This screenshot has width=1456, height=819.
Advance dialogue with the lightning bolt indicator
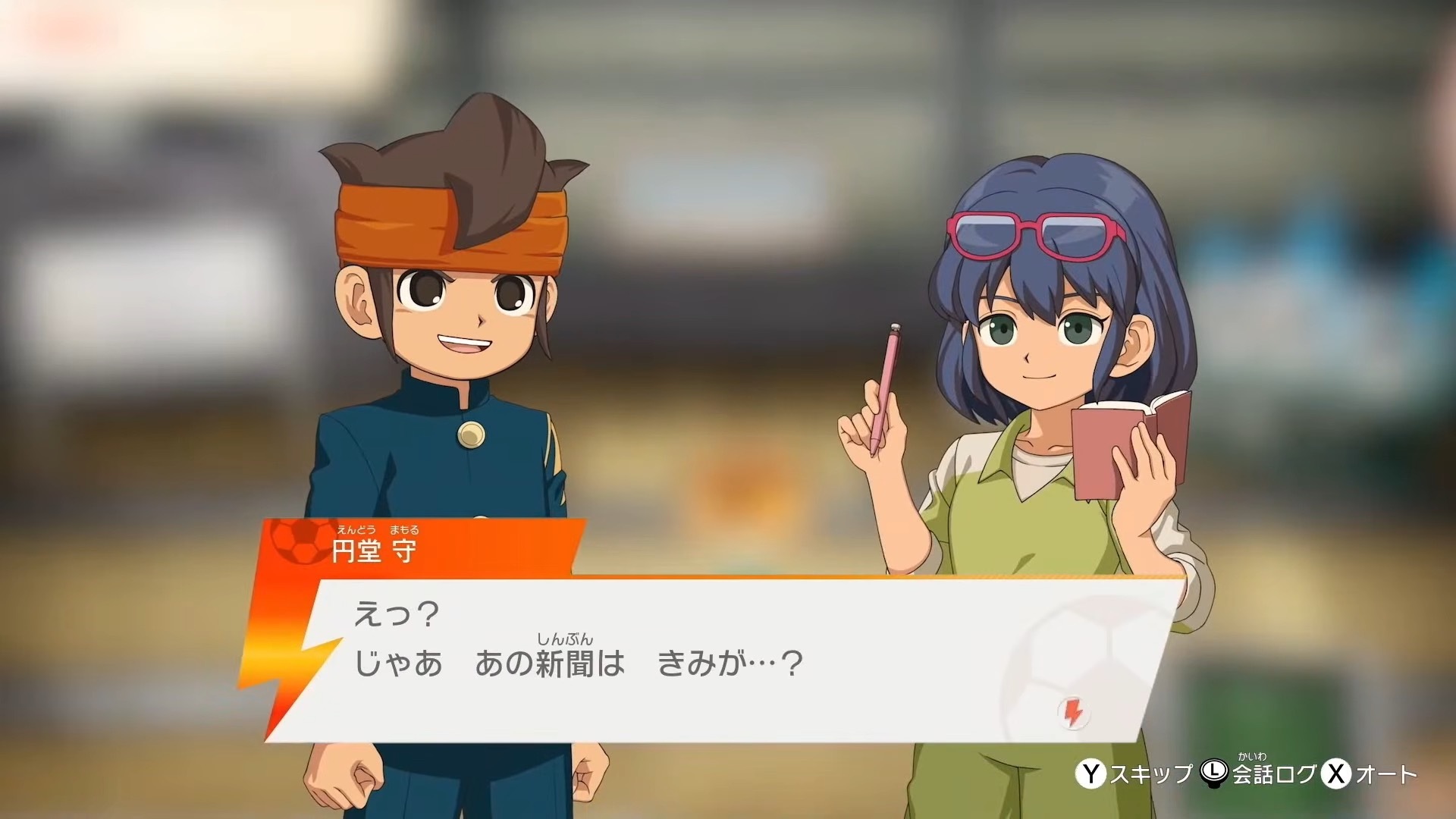(1072, 714)
